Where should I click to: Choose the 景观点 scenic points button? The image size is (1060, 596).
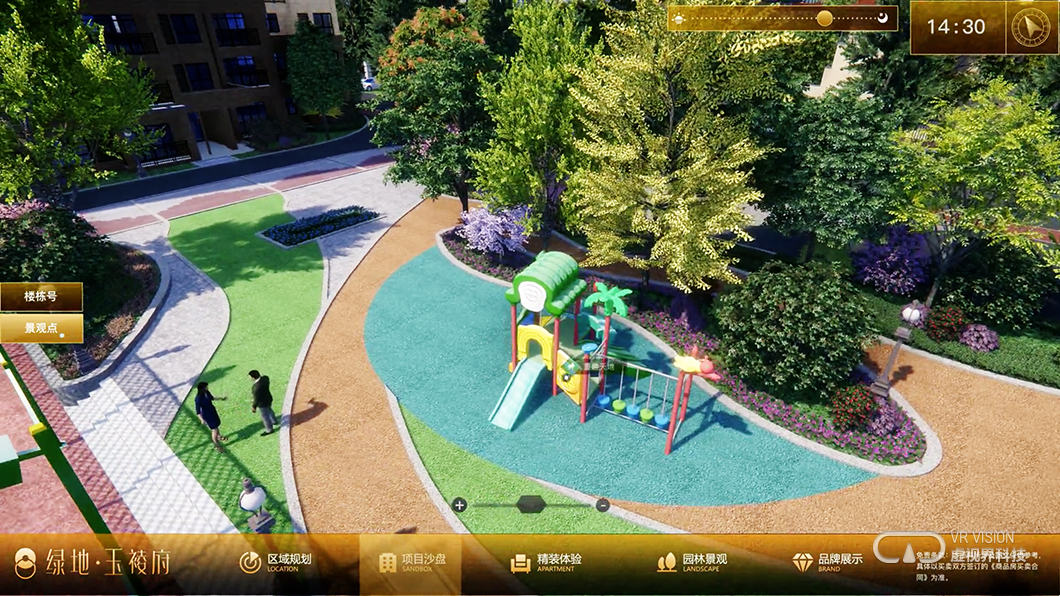(41, 328)
